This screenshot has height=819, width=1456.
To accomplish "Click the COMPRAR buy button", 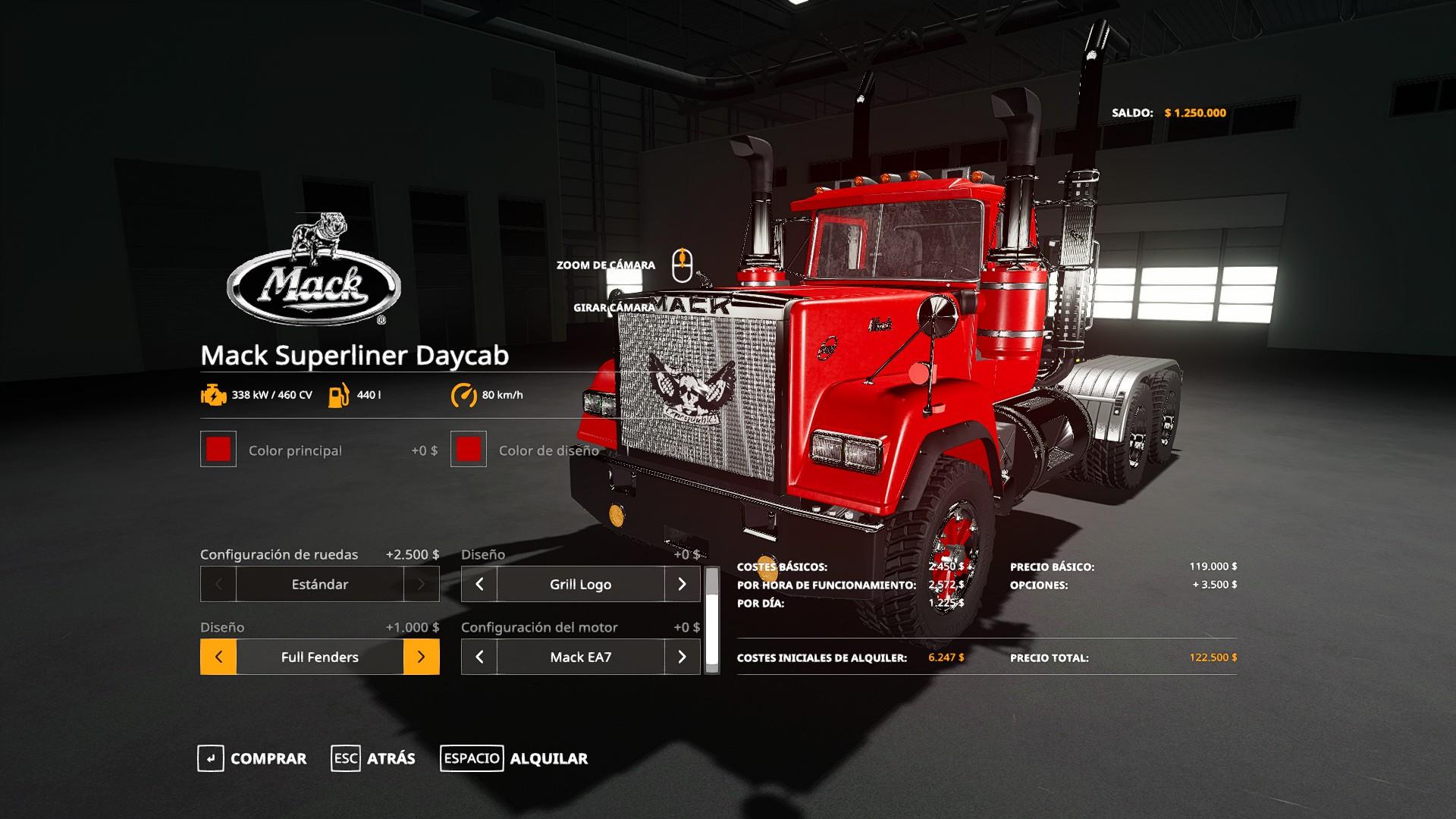I will pyautogui.click(x=253, y=758).
